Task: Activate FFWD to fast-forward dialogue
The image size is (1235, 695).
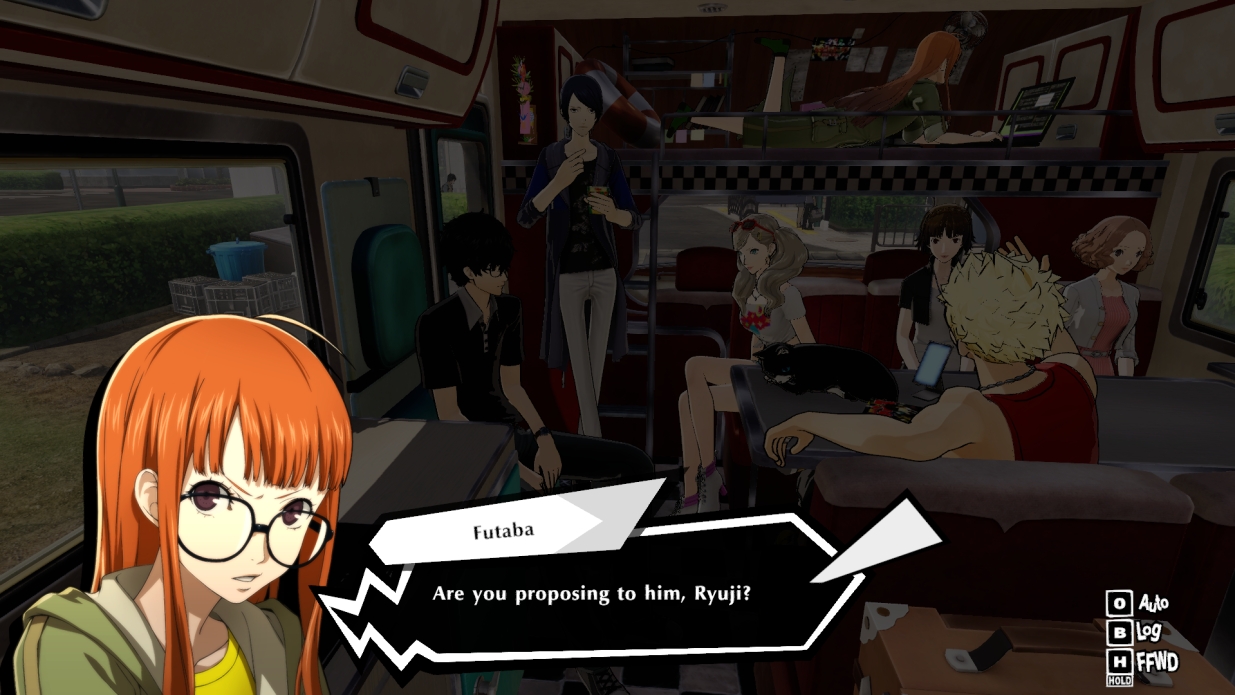Action: coord(1143,662)
